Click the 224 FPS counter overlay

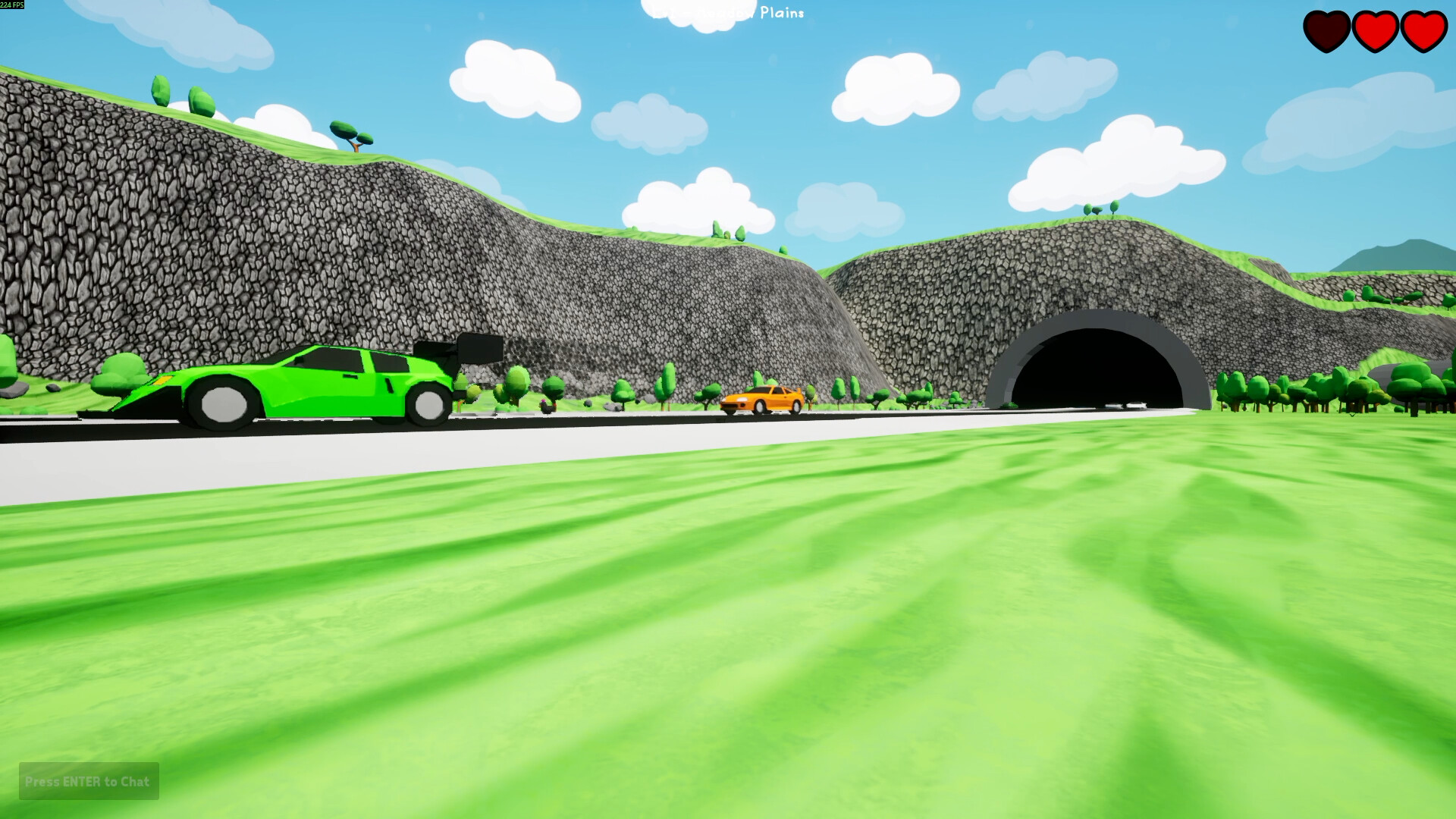click(11, 6)
